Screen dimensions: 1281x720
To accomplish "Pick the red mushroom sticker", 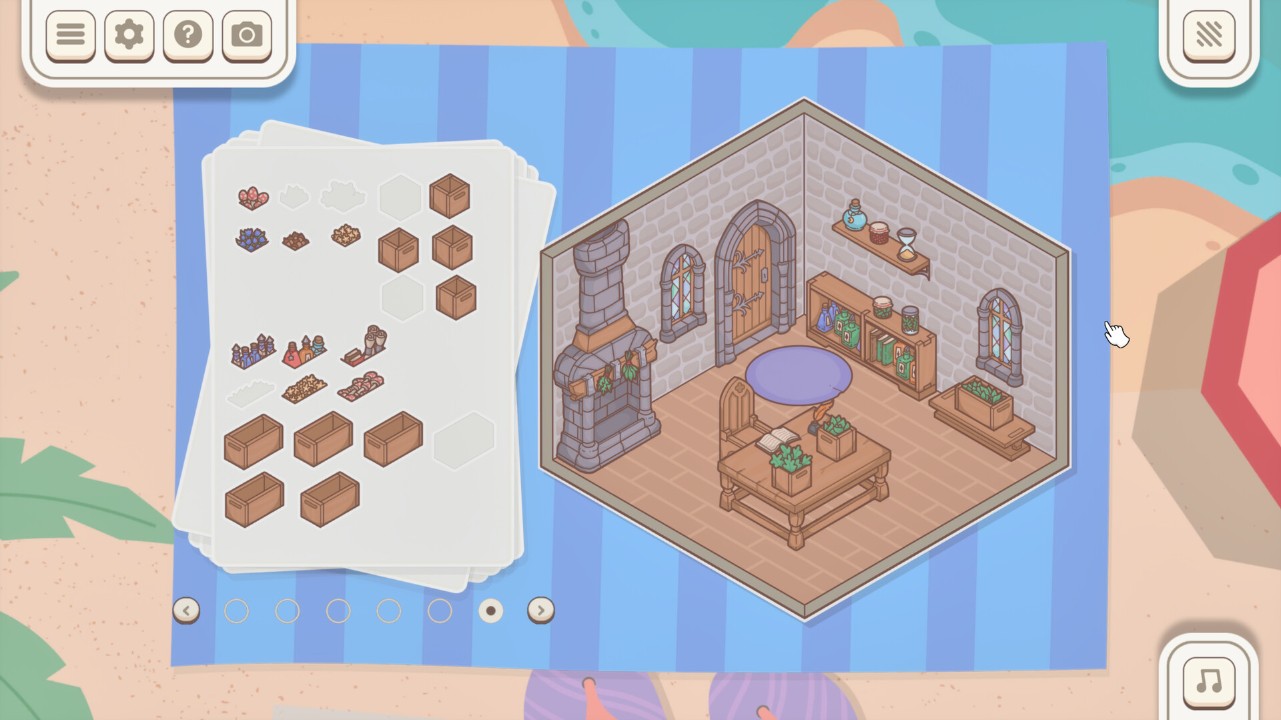I will click(253, 197).
